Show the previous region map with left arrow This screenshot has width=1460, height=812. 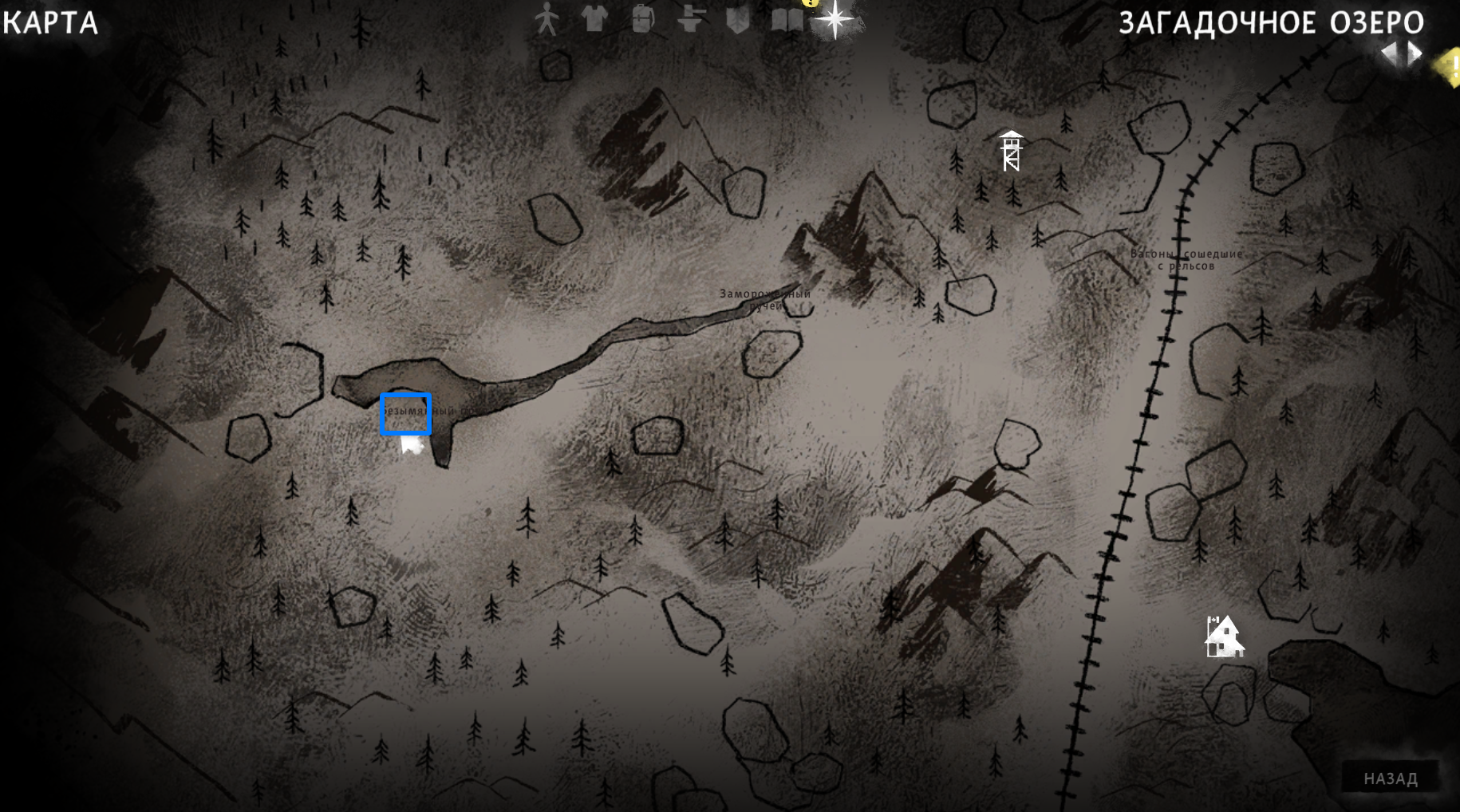(x=1390, y=53)
